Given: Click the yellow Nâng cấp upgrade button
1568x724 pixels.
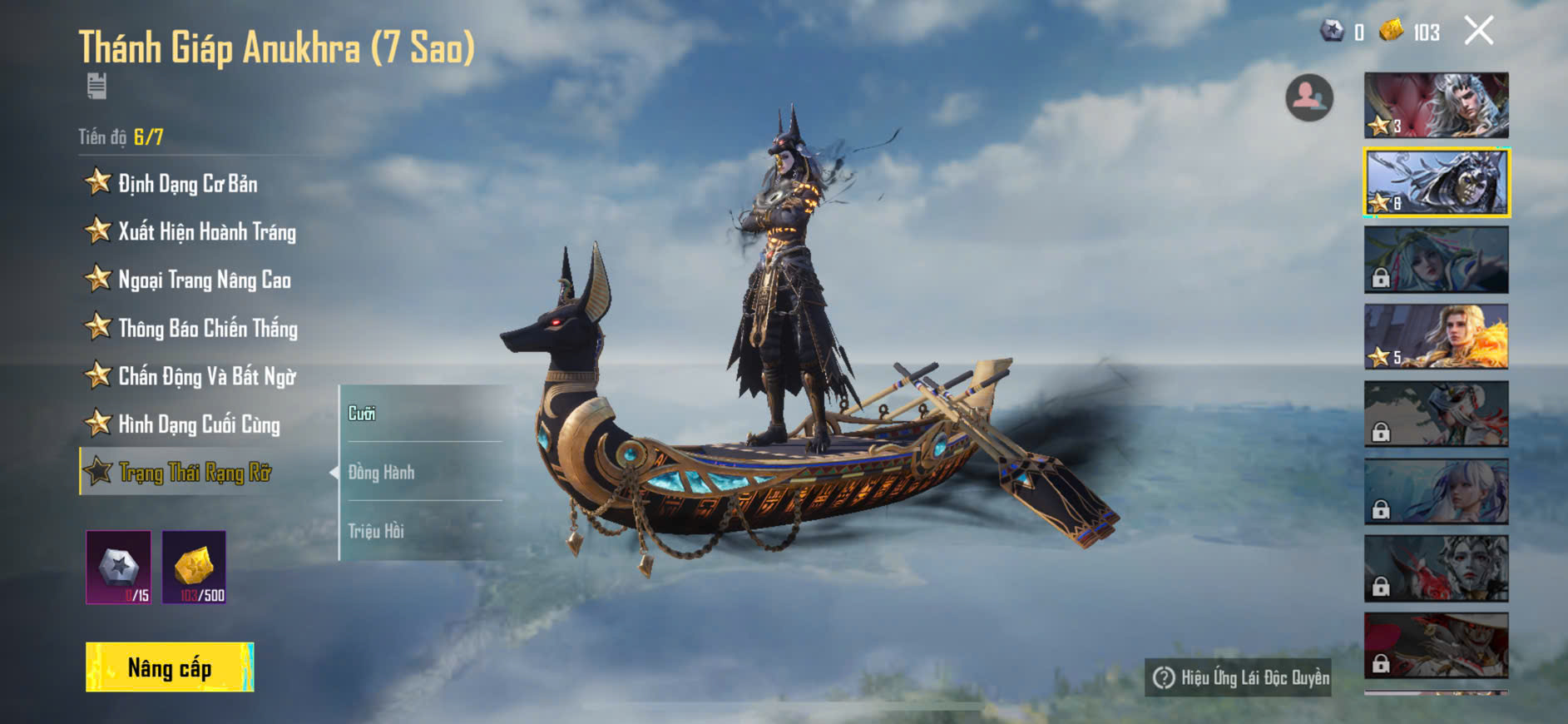Looking at the screenshot, I should click(170, 667).
